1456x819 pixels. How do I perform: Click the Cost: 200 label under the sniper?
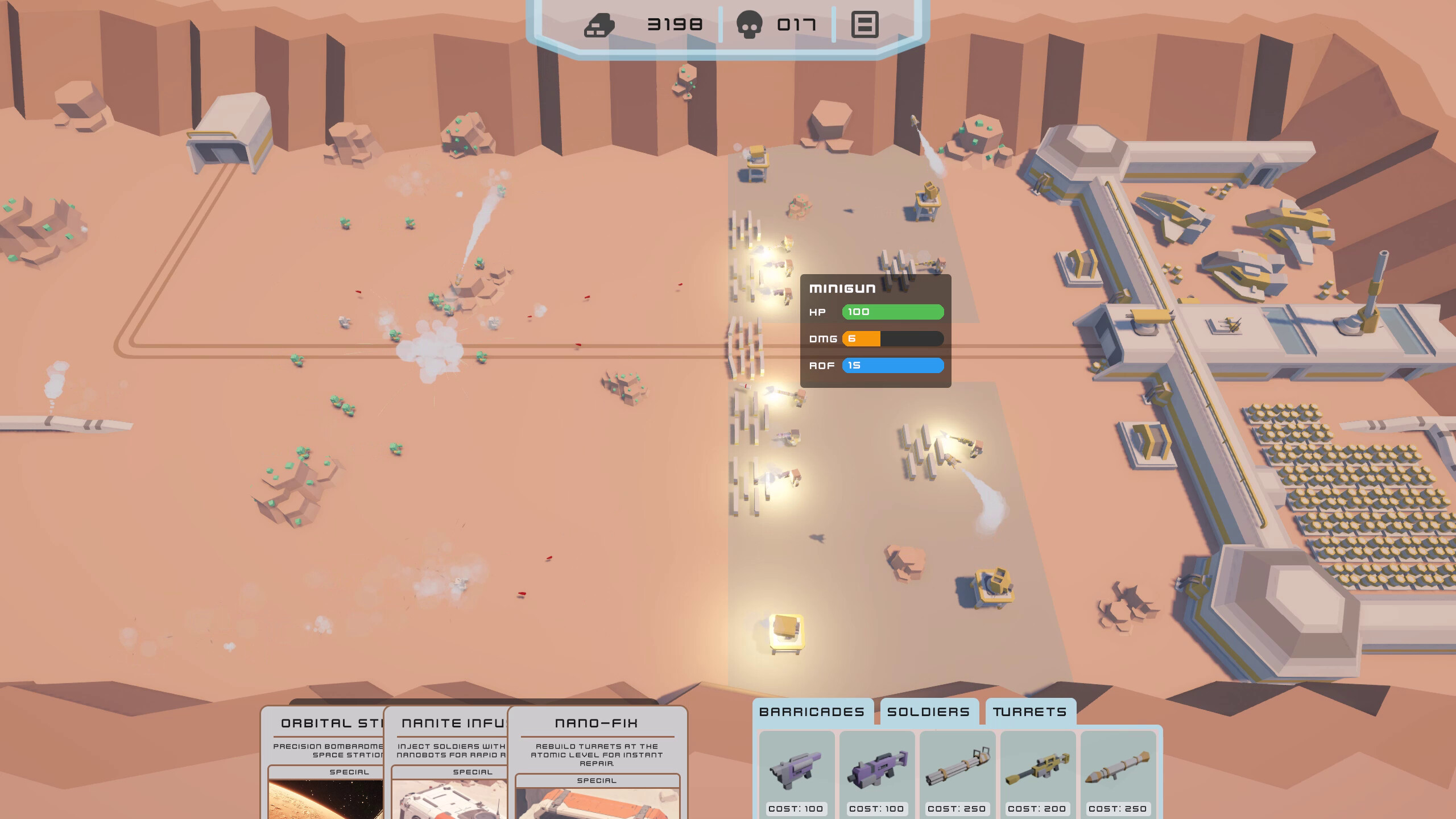[1036, 809]
